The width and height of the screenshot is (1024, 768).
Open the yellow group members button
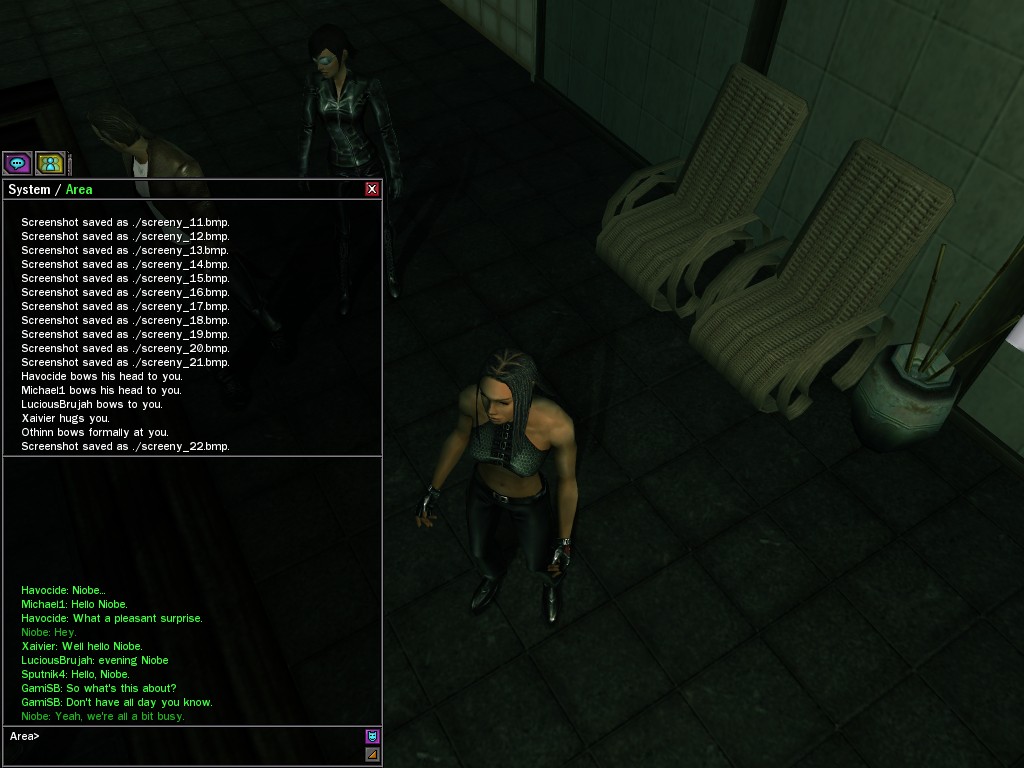[49, 163]
